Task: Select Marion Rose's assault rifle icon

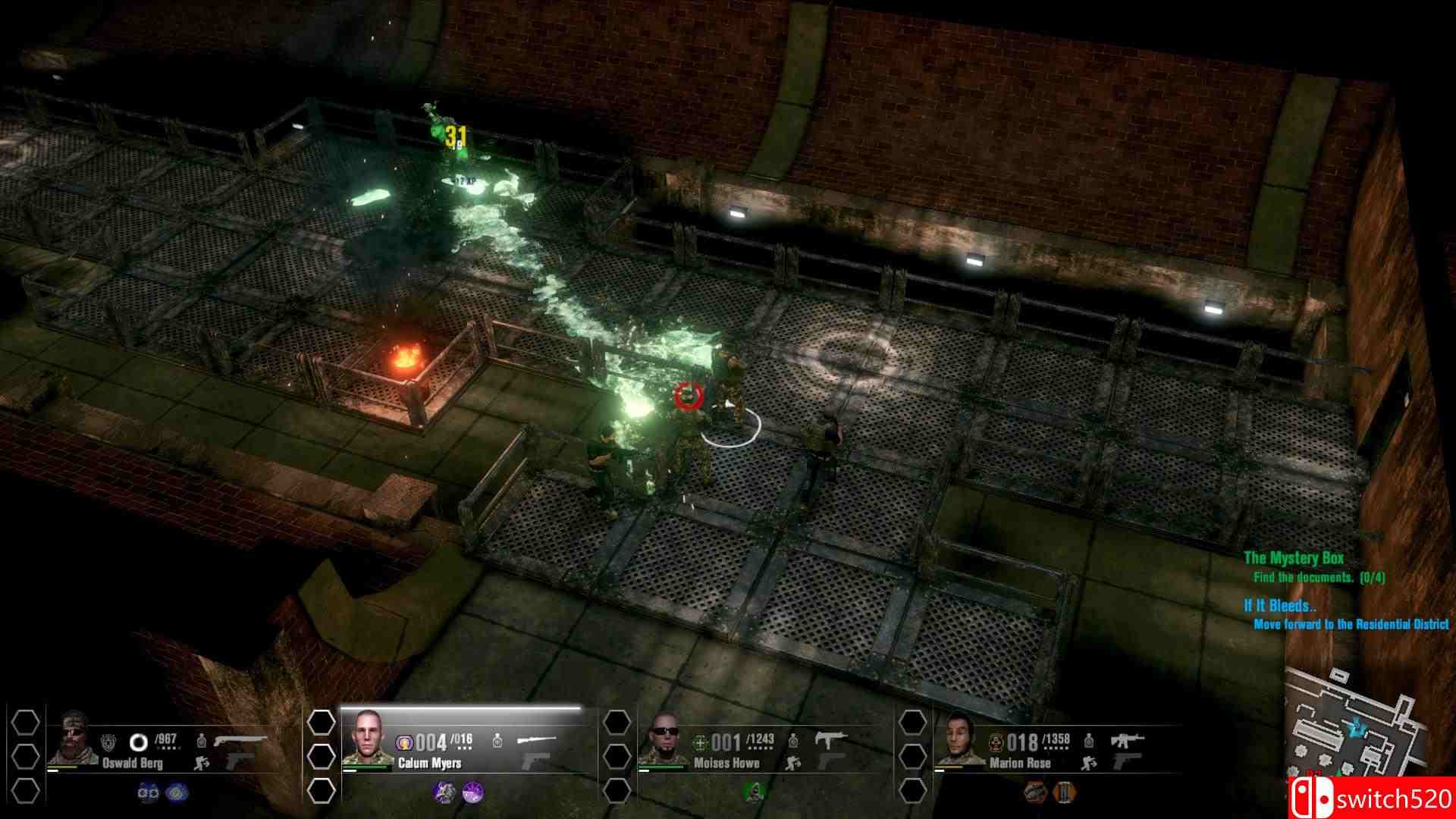Action: (1126, 739)
